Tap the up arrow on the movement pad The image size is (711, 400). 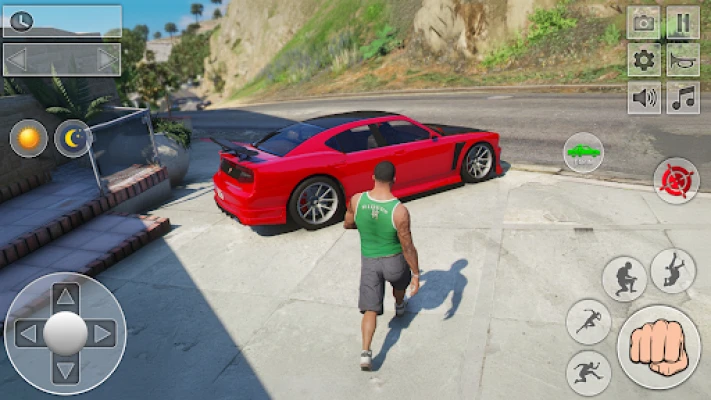tap(65, 296)
